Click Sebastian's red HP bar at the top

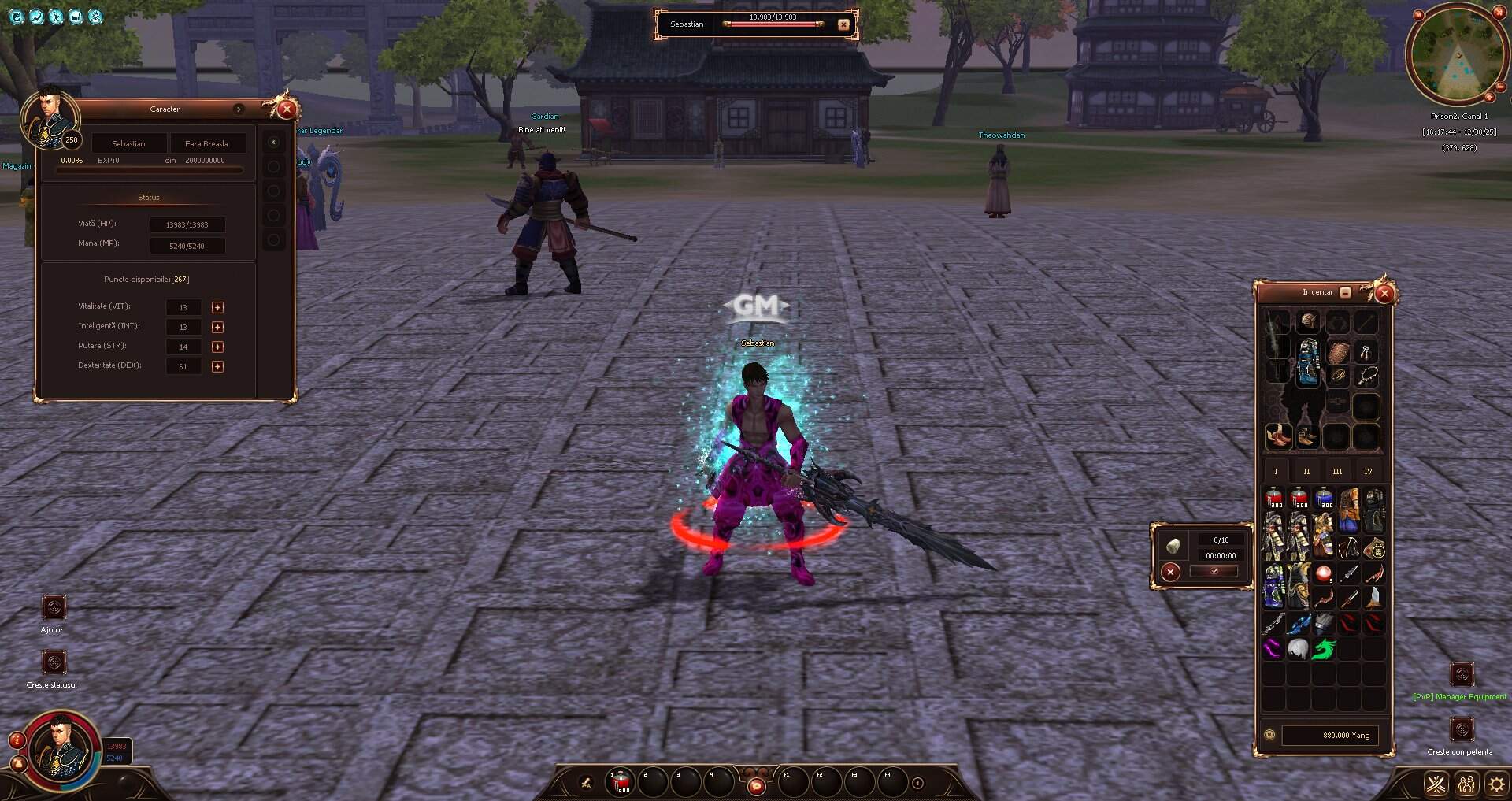[x=772, y=24]
